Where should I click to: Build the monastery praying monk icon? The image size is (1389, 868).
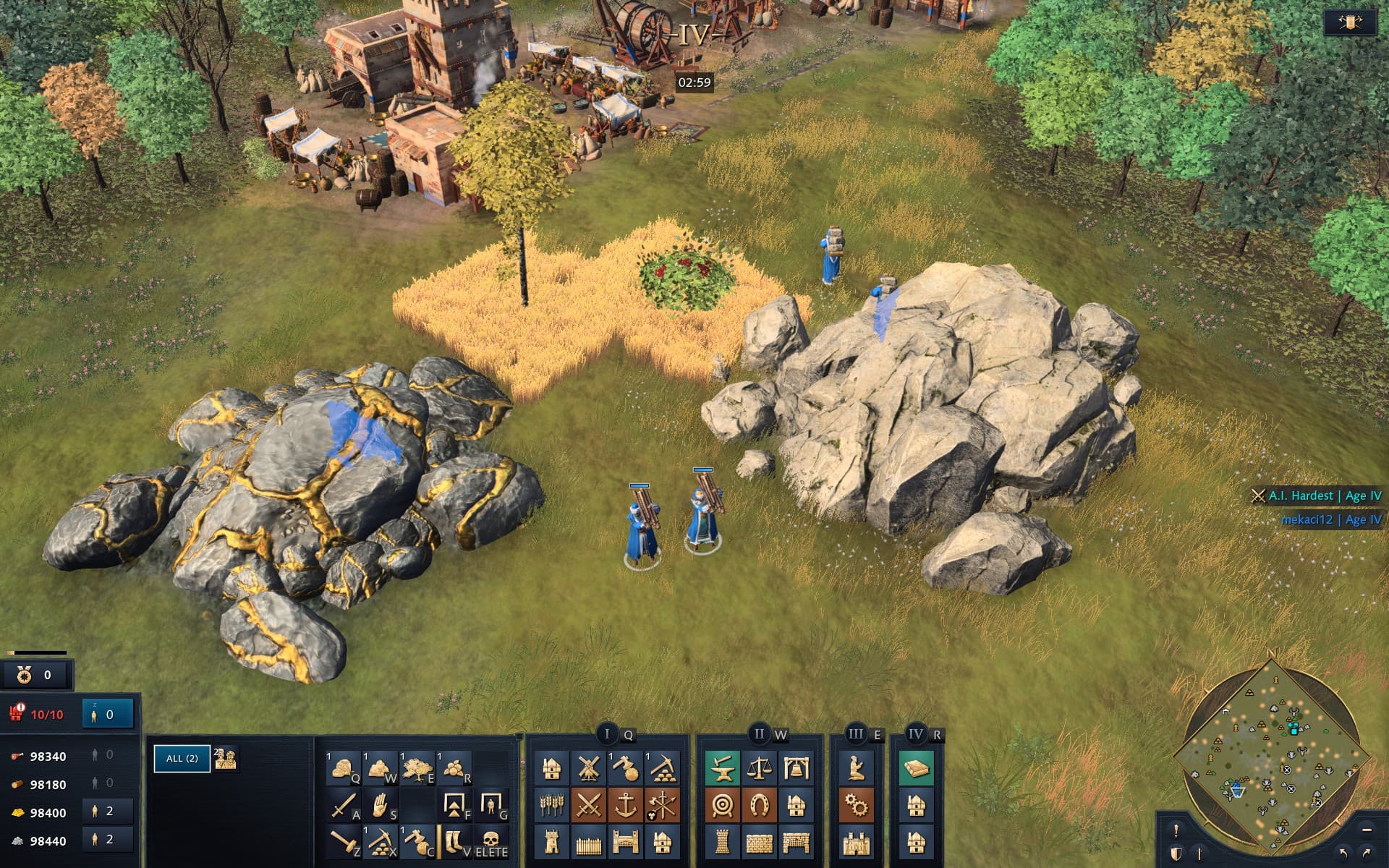pyautogui.click(x=857, y=768)
